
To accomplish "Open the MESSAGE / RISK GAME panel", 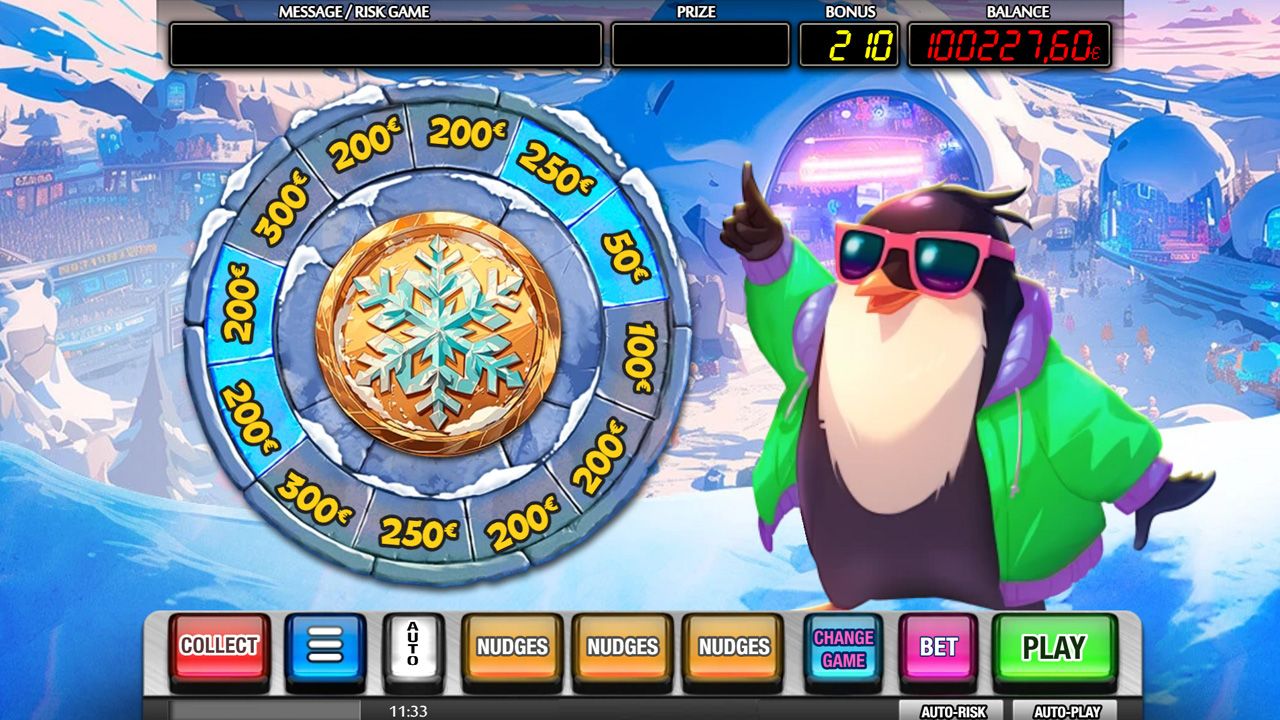I will pos(385,44).
